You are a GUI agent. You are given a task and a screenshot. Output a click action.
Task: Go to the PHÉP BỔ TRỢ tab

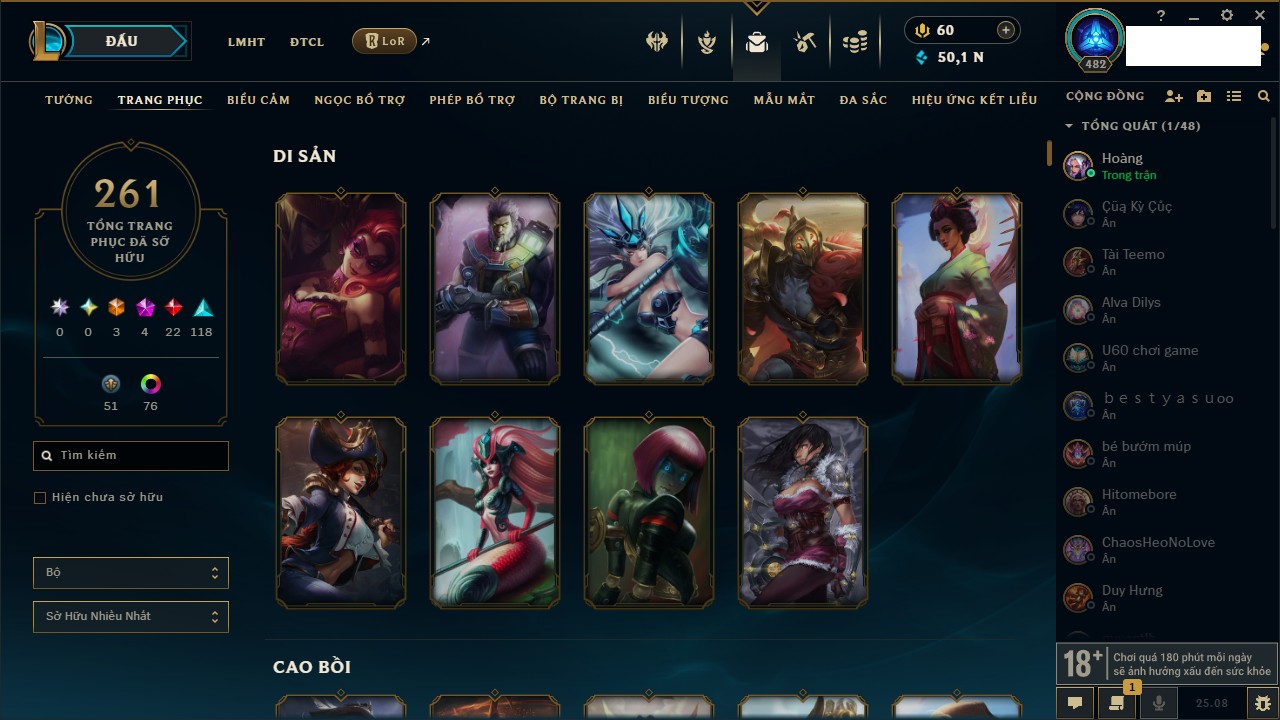pyautogui.click(x=472, y=100)
